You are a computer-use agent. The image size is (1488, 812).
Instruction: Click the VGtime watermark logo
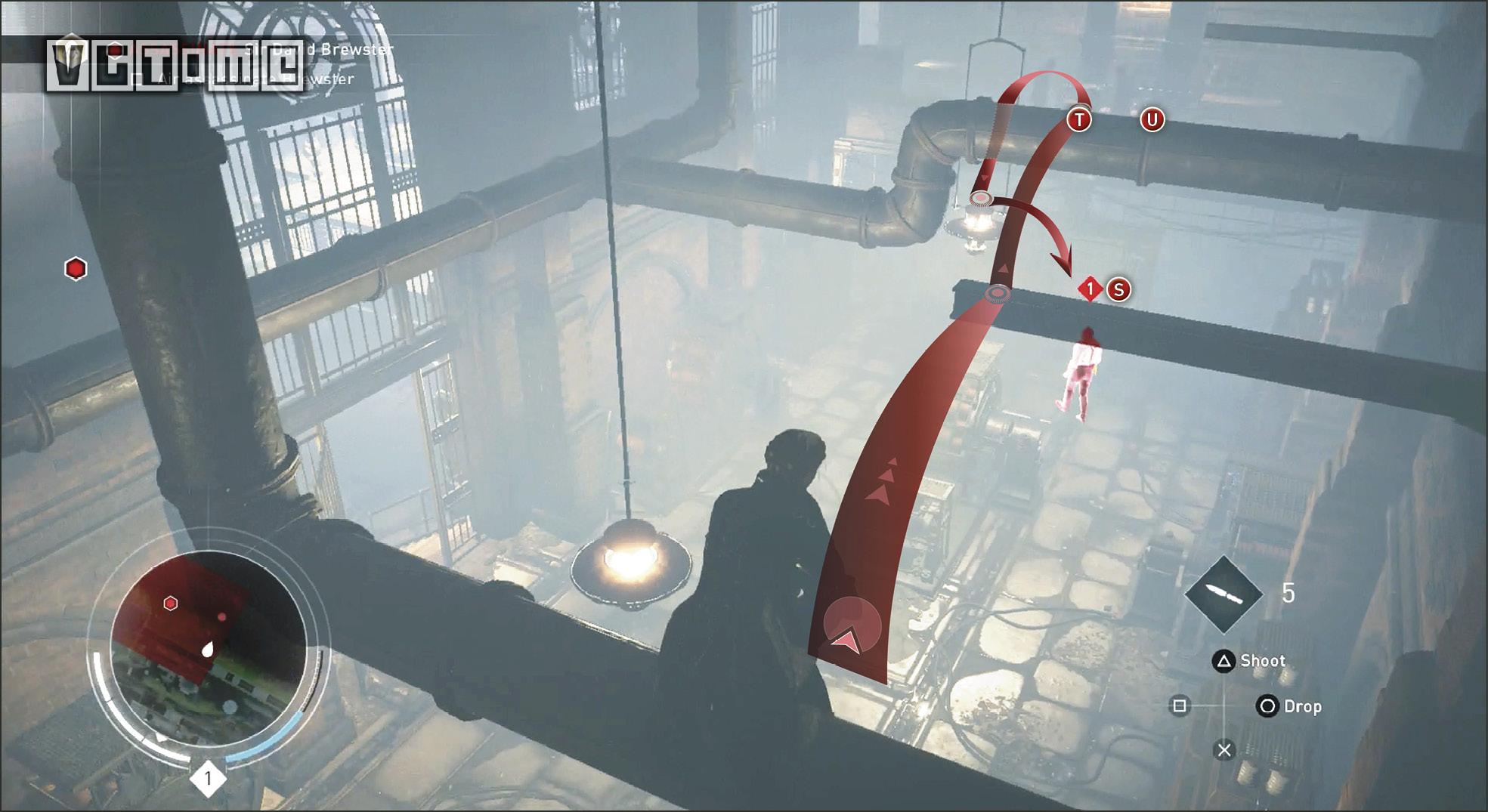174,66
